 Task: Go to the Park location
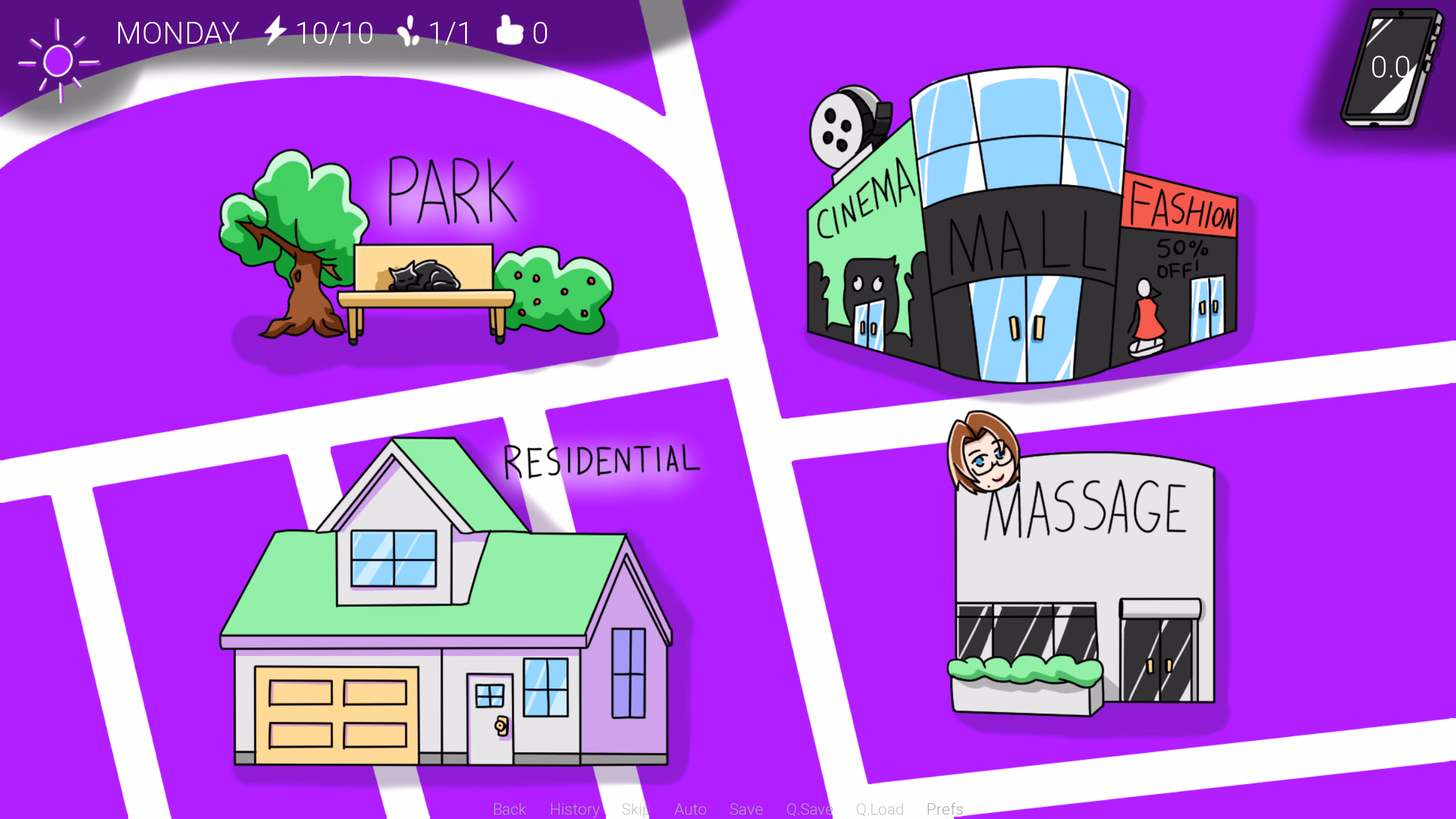tap(418, 255)
